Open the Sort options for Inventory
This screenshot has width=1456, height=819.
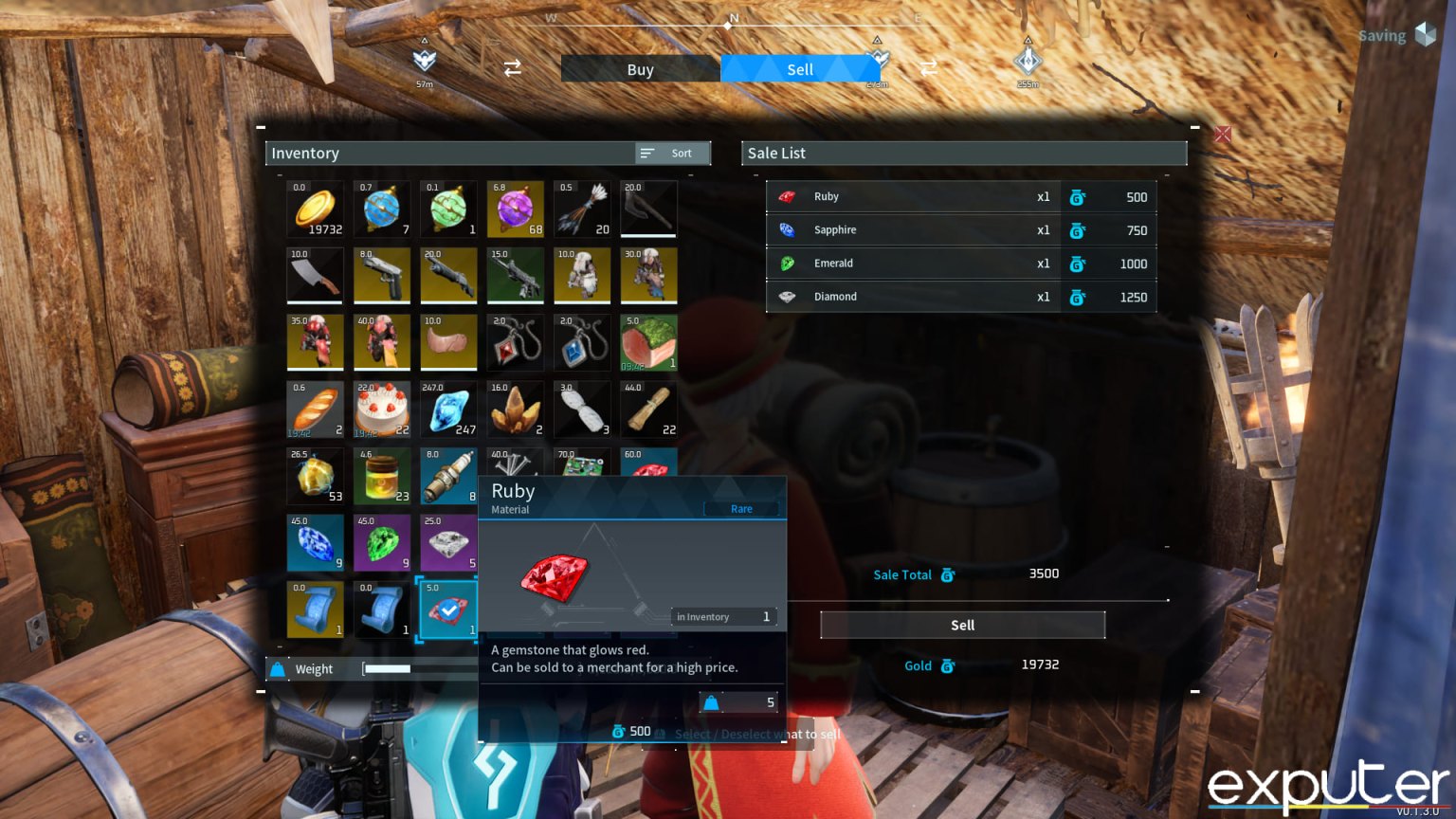[x=671, y=153]
